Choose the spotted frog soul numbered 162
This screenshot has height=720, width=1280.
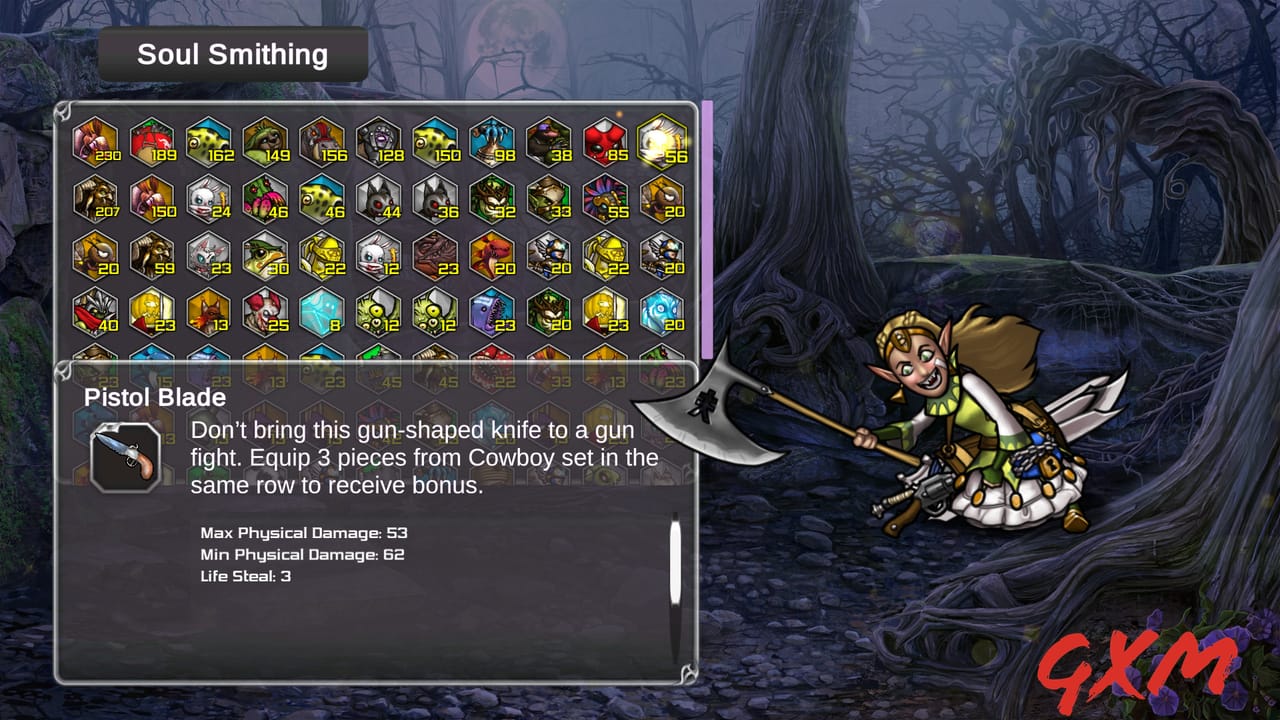point(209,142)
